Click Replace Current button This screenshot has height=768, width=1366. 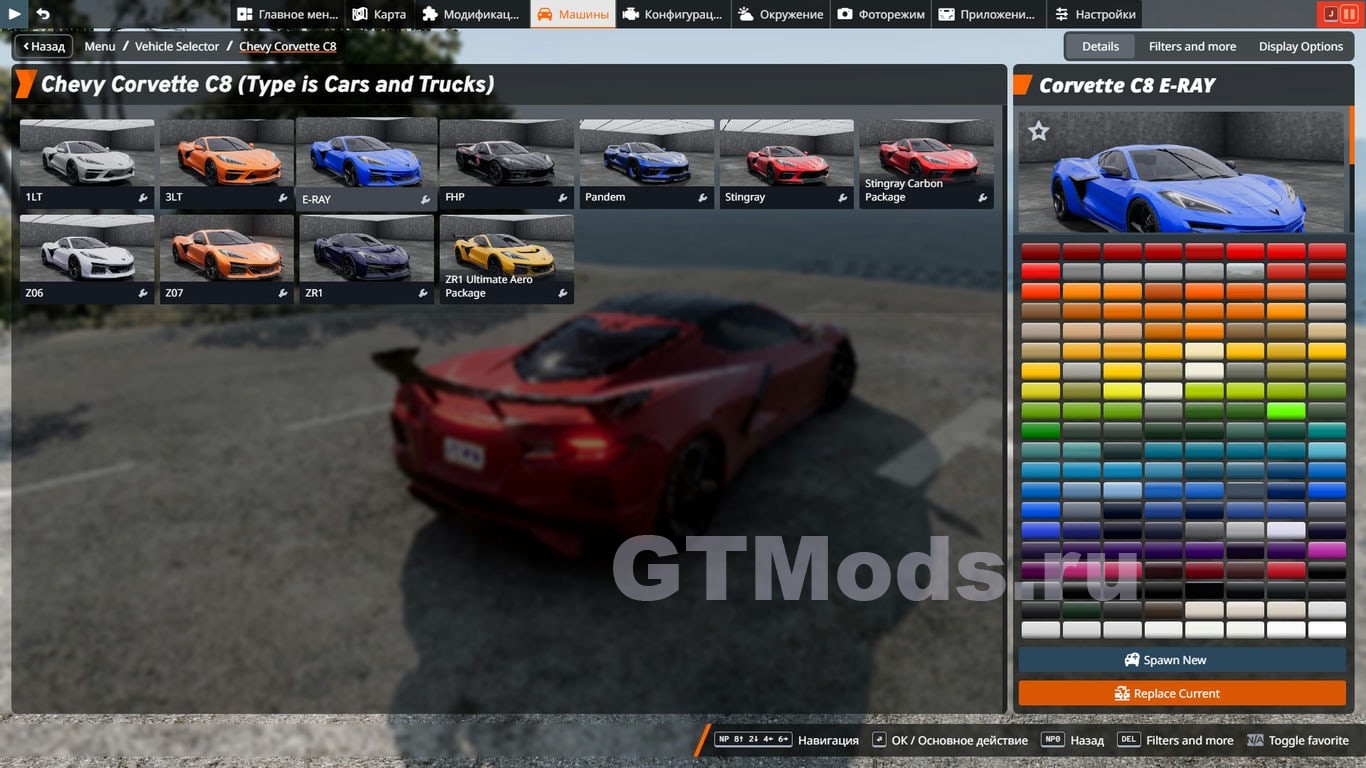pos(1182,693)
